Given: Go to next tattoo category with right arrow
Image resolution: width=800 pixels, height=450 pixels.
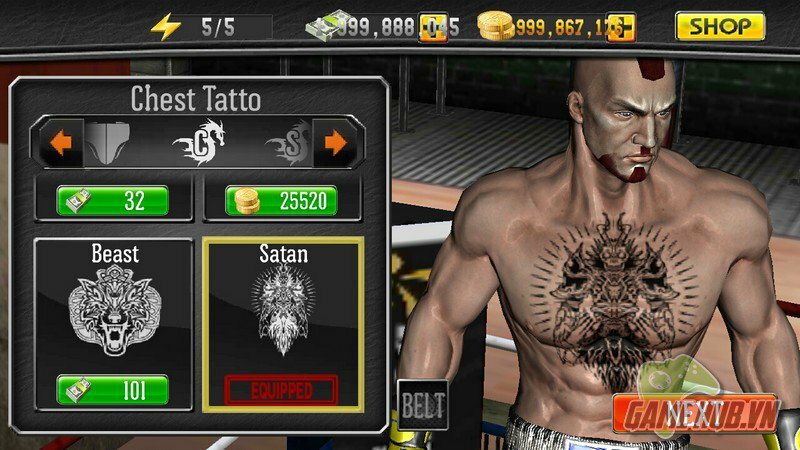Looking at the screenshot, I should coord(336,144).
